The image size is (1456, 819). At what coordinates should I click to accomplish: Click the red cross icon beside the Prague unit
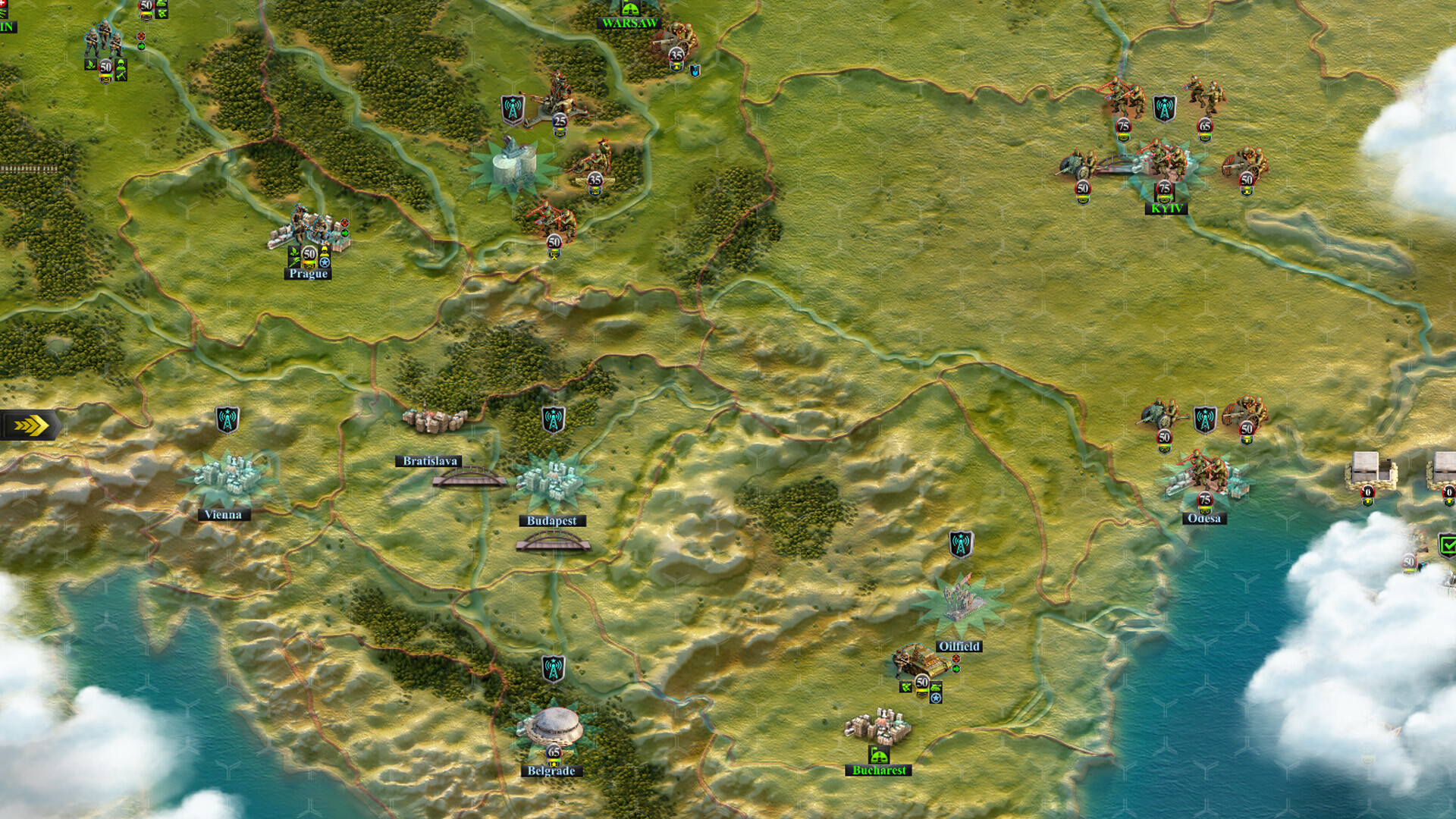pos(345,223)
